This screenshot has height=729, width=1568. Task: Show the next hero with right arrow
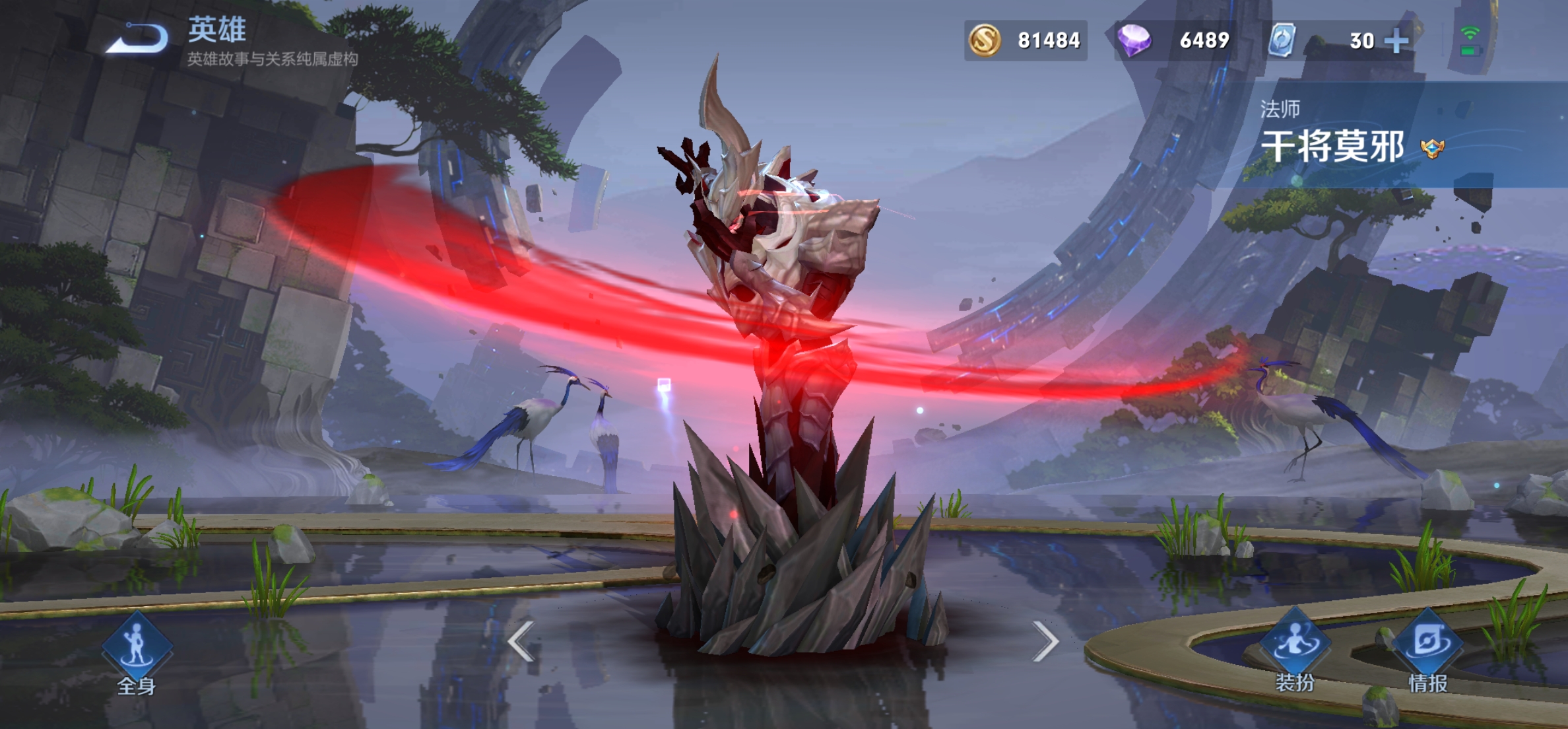click(1046, 641)
